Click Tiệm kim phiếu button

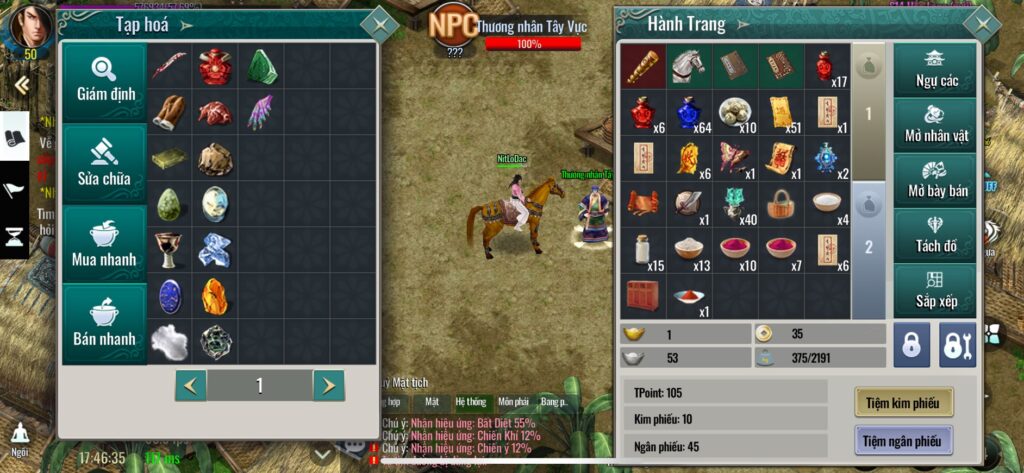click(x=903, y=402)
